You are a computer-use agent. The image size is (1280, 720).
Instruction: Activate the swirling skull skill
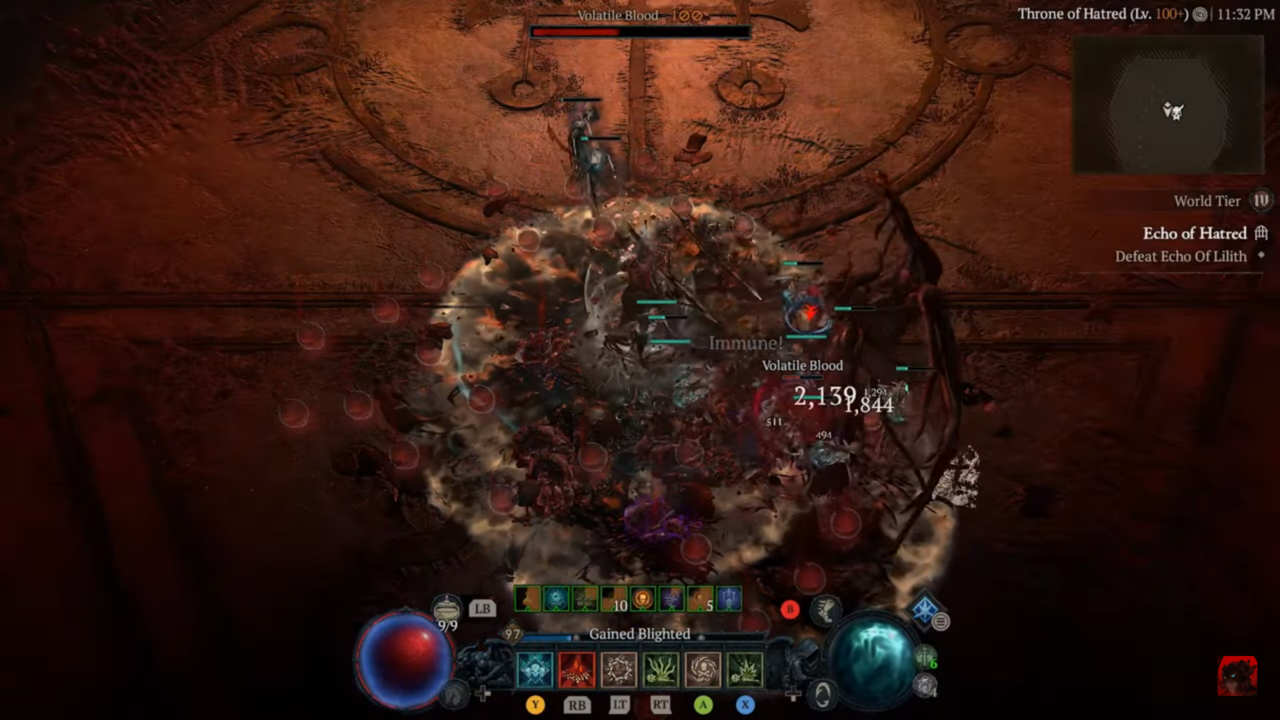pos(703,669)
